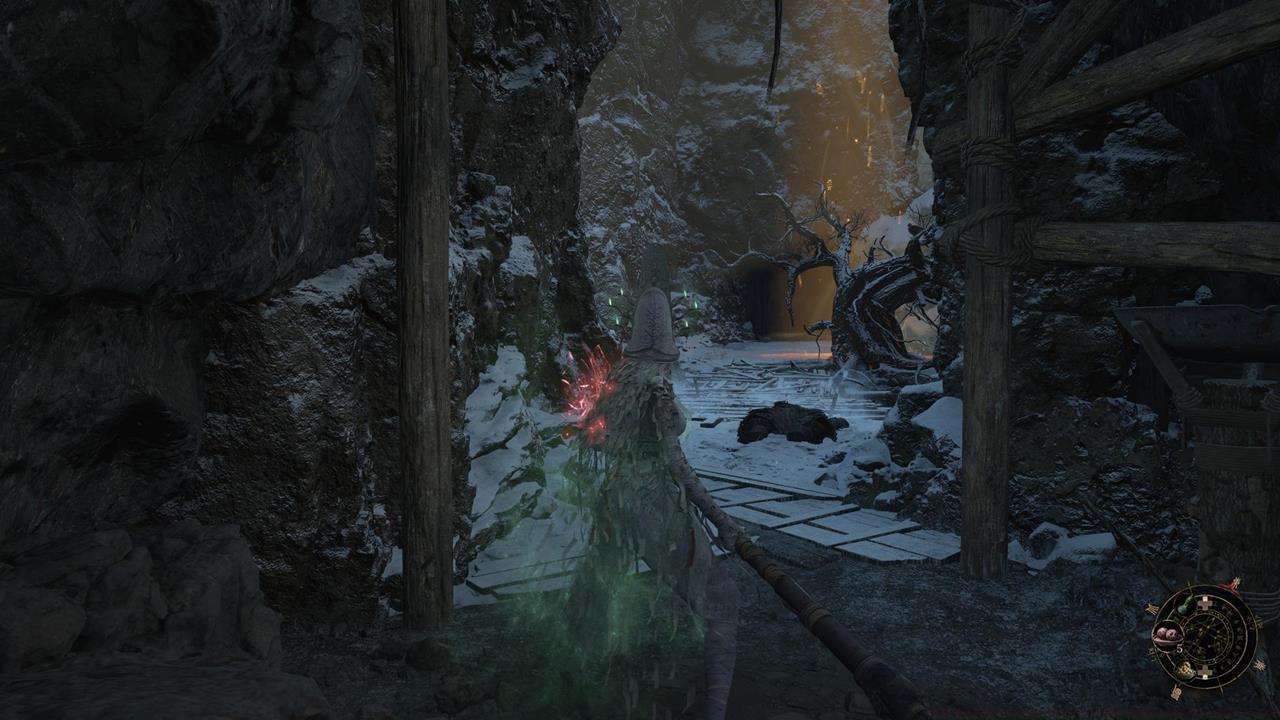This screenshot has height=720, width=1280.
Task: Click the center dial of the item wheel
Action: (1206, 638)
